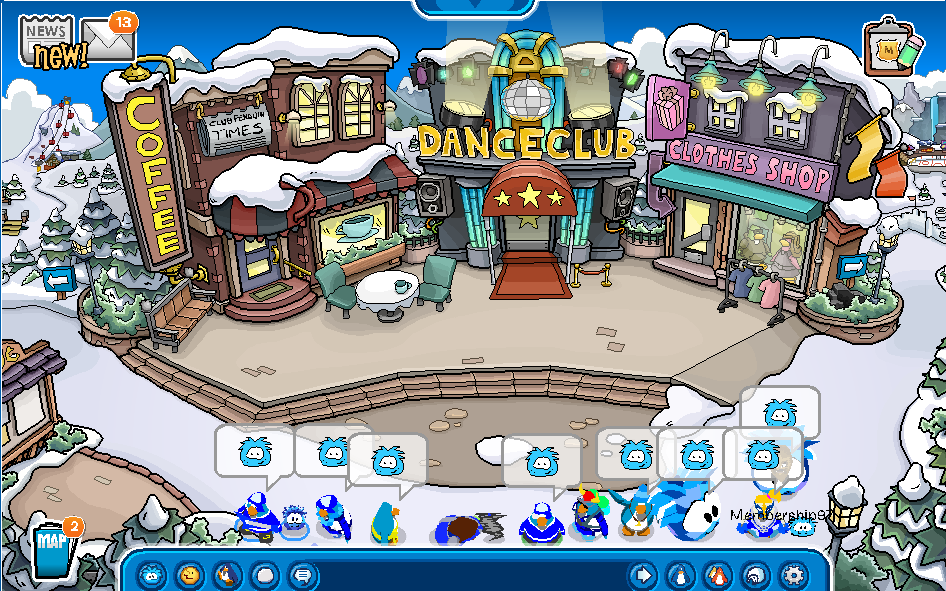This screenshot has width=946, height=591.
Task: Open your penguin player card
Action: point(681,575)
